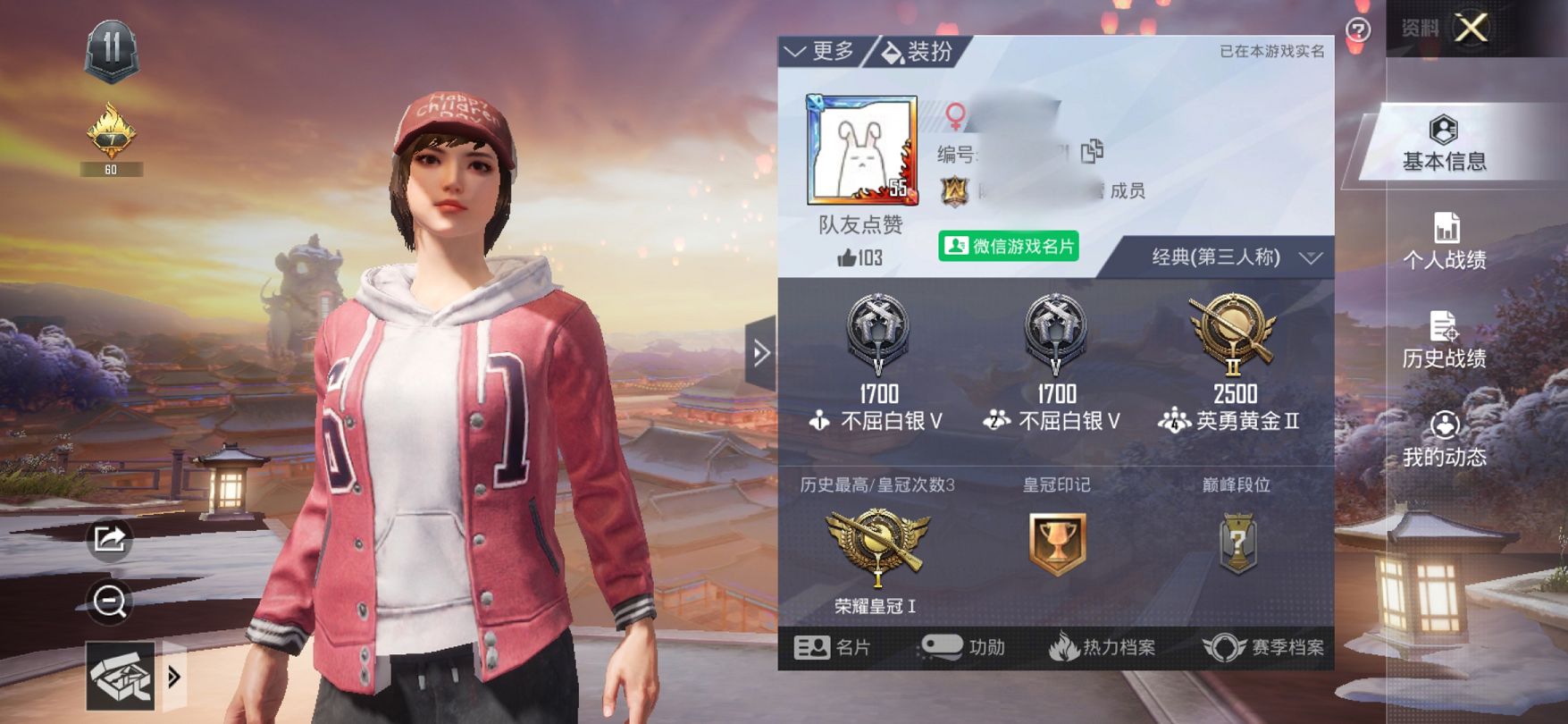The image size is (1568, 724).
Task: Open the 更多 dropdown menu
Action: (x=819, y=52)
